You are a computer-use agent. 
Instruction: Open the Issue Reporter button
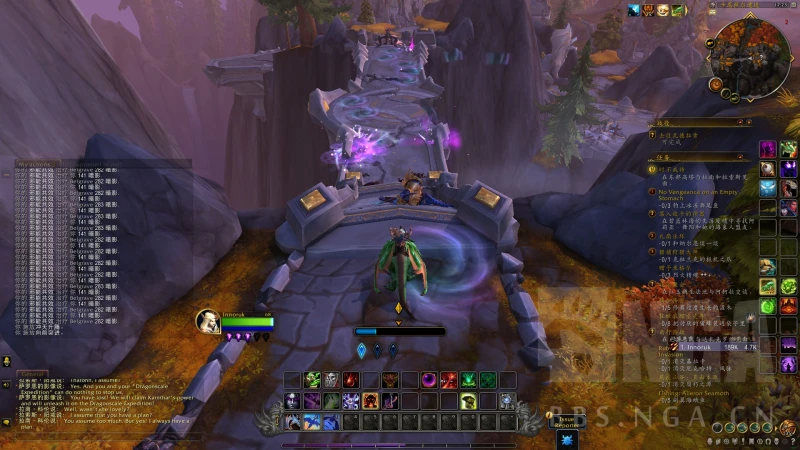click(x=568, y=420)
